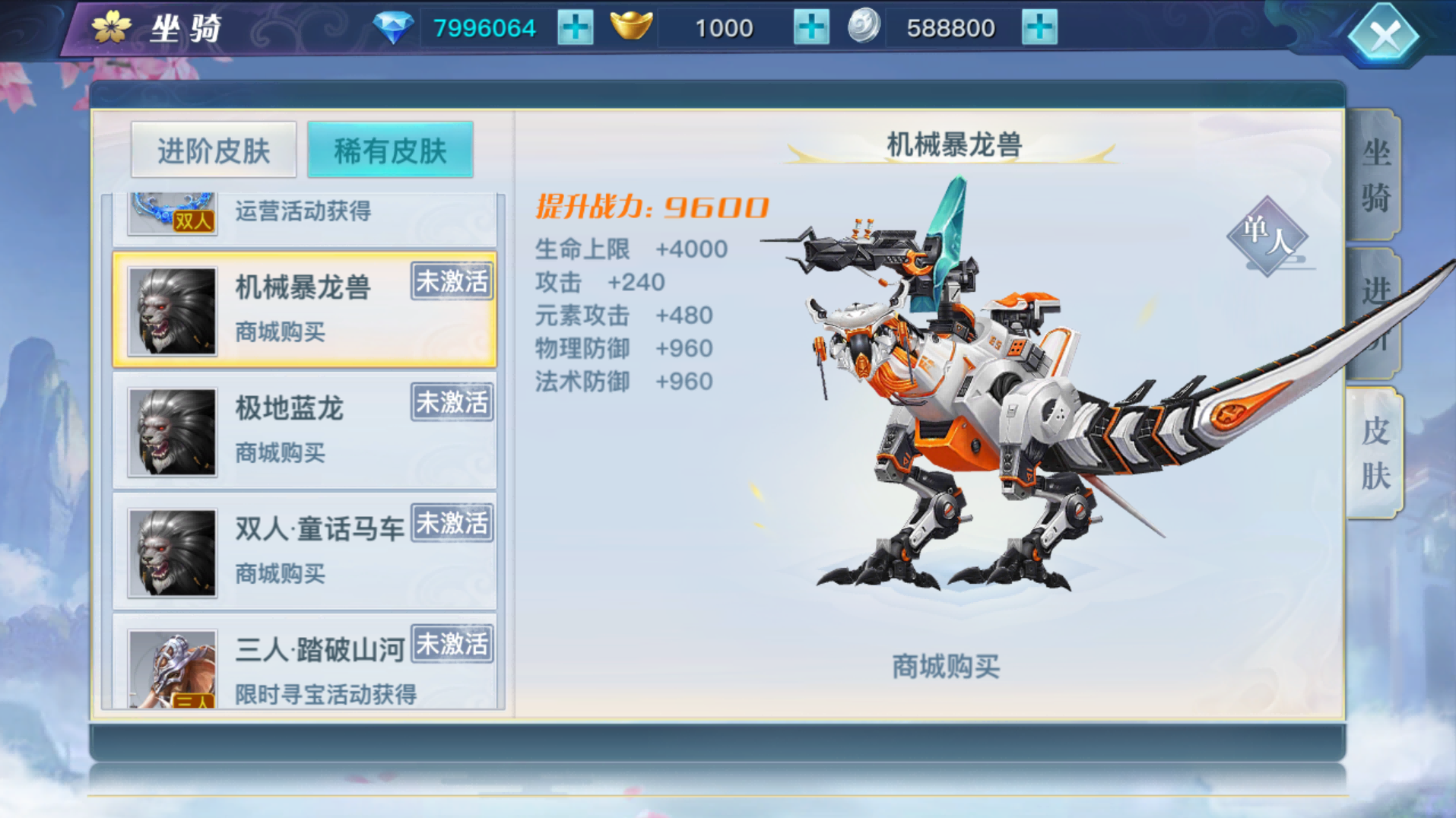Switch to the 稀有皮肤 tab
The width and height of the screenshot is (1456, 818).
(390, 149)
